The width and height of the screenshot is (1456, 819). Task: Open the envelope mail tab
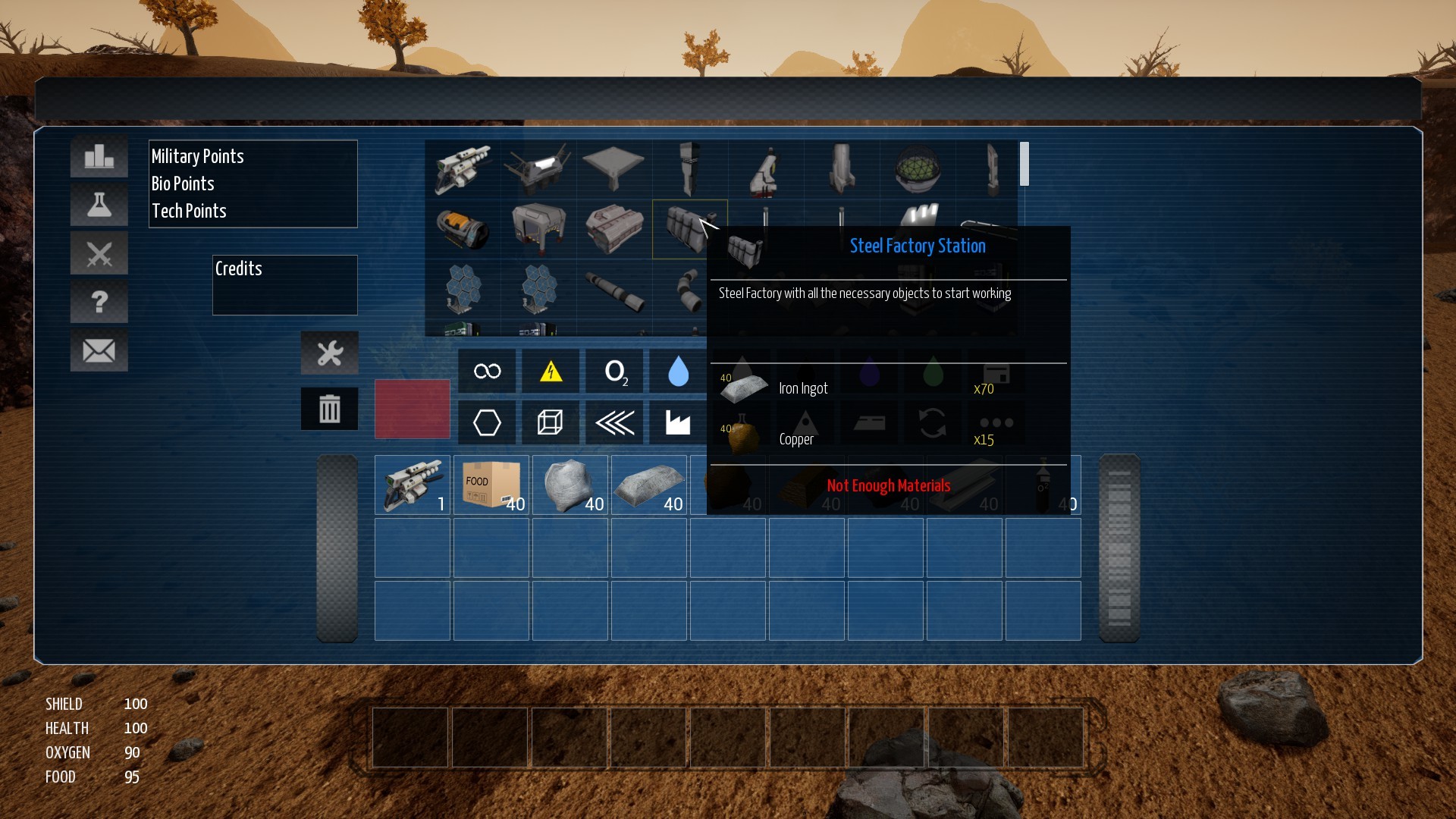99,350
